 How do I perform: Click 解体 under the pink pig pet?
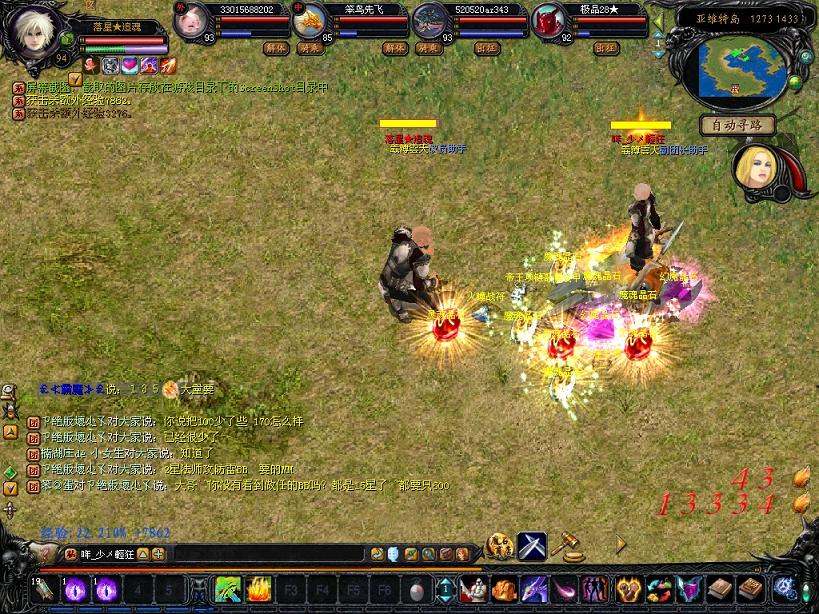click(276, 47)
